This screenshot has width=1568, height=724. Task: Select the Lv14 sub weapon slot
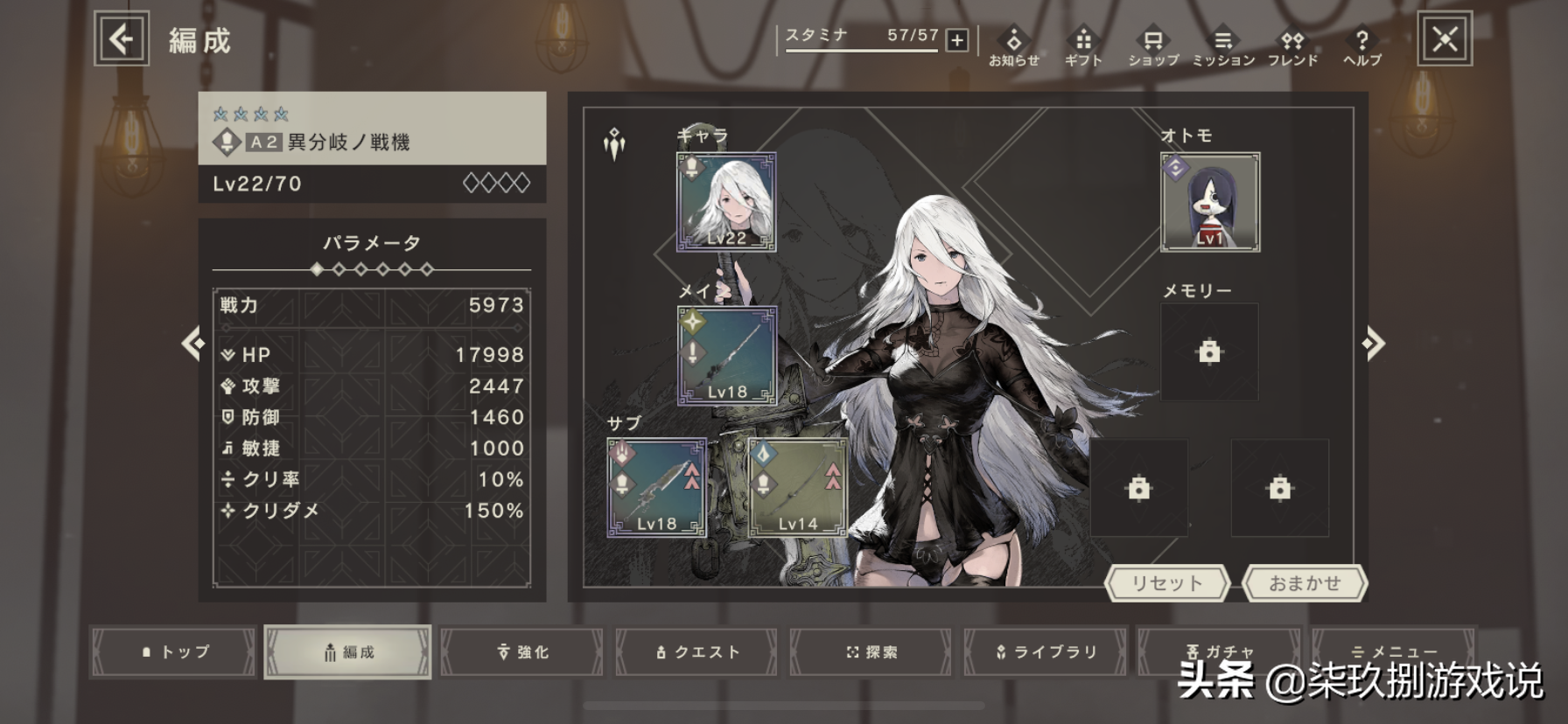tap(798, 487)
